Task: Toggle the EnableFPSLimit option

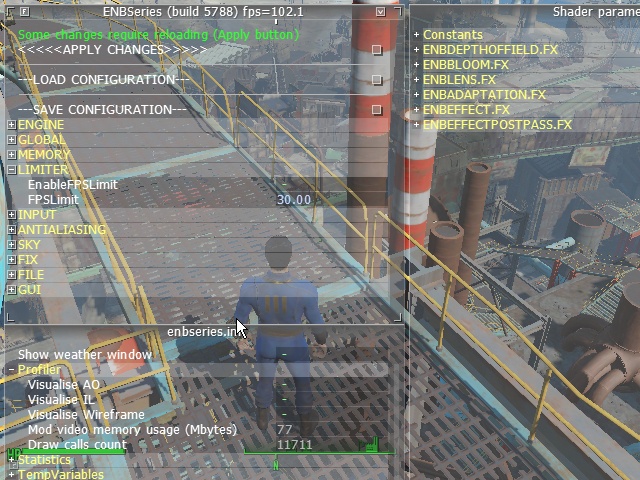Action: click(284, 185)
